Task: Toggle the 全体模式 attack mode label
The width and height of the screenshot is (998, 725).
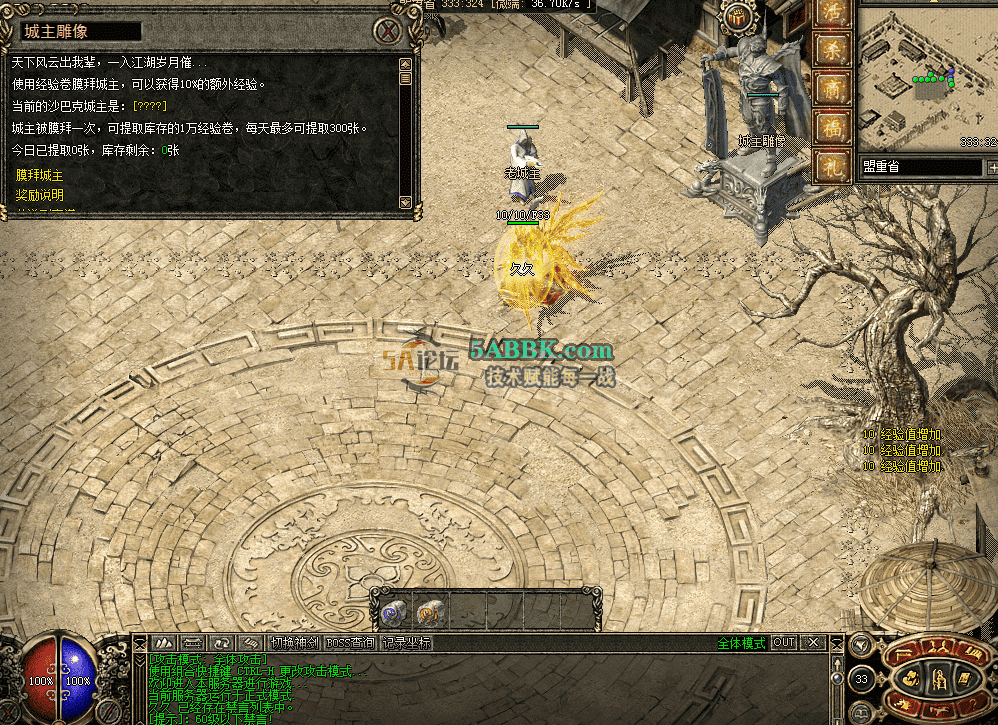Action: 741,643
